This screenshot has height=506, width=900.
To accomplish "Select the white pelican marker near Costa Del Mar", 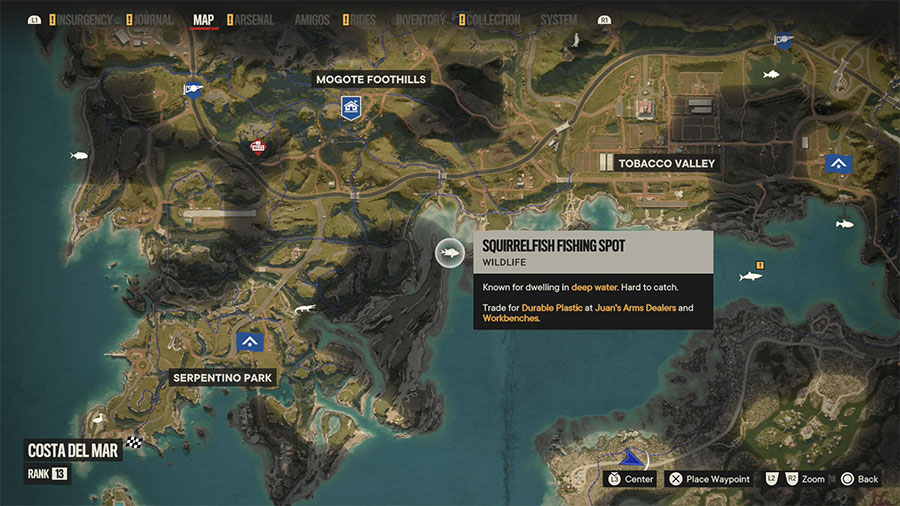I will pos(98,420).
